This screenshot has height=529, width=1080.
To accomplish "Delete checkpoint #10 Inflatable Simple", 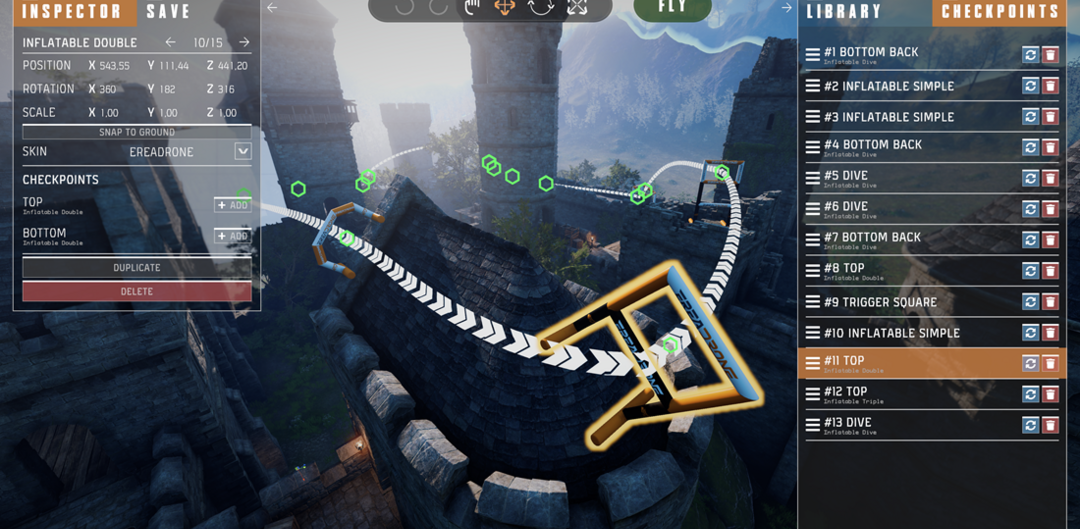I will [x=1050, y=333].
